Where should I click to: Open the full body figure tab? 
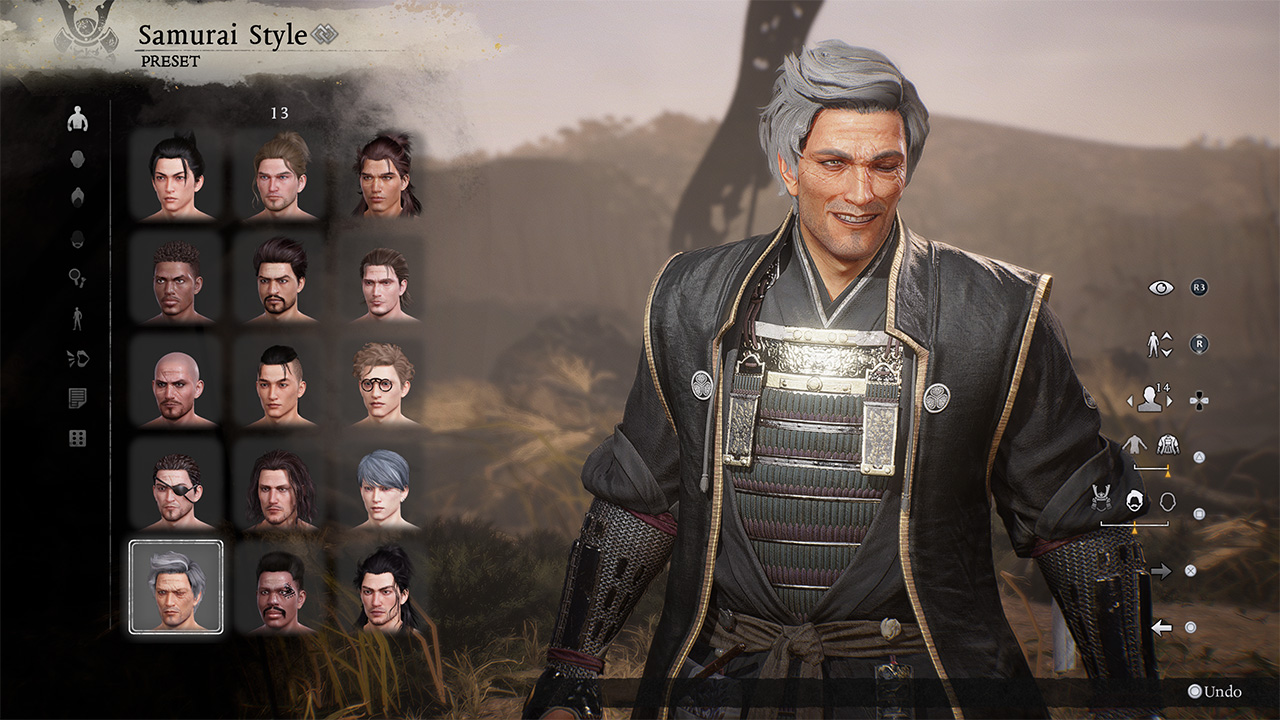tap(77, 319)
